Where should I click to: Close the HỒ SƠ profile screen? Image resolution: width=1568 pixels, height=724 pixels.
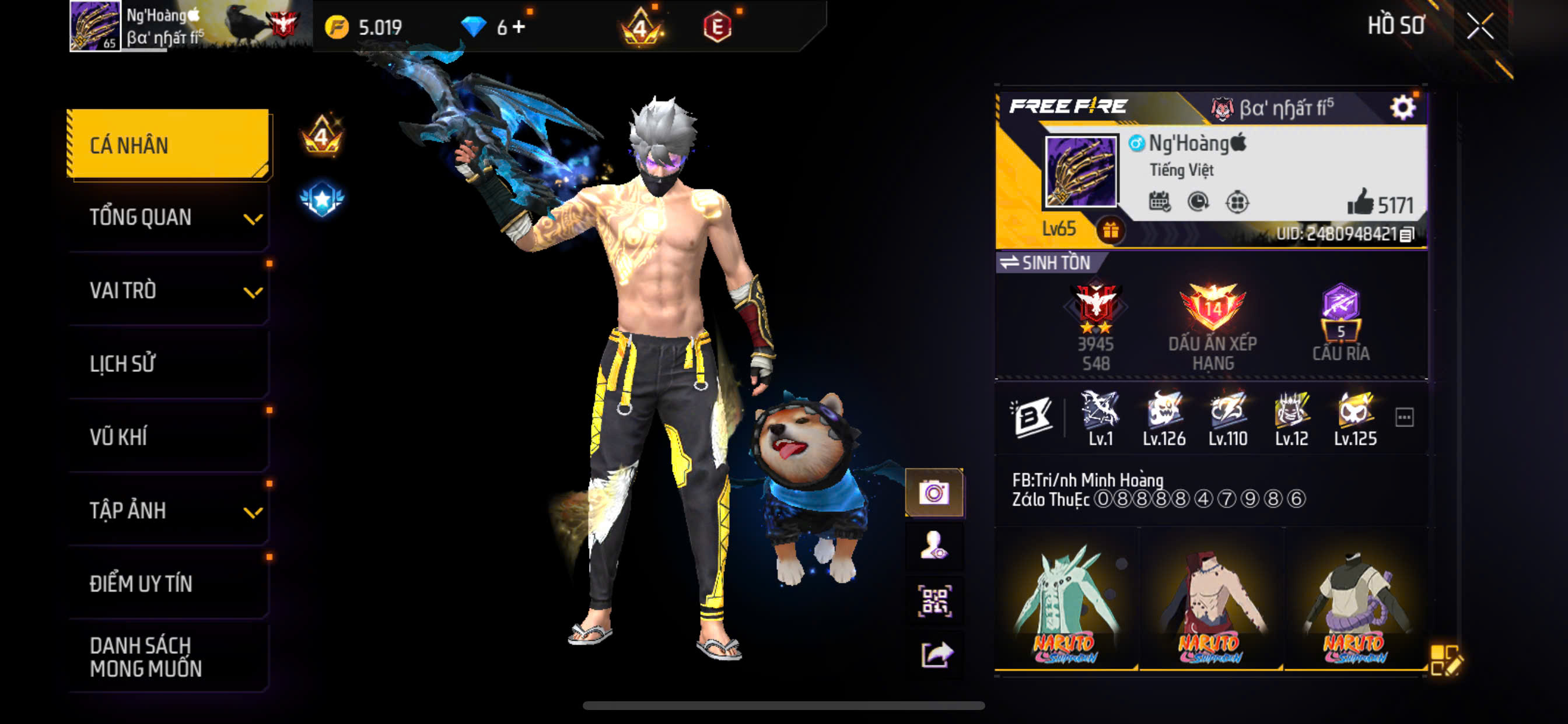pyautogui.click(x=1479, y=26)
